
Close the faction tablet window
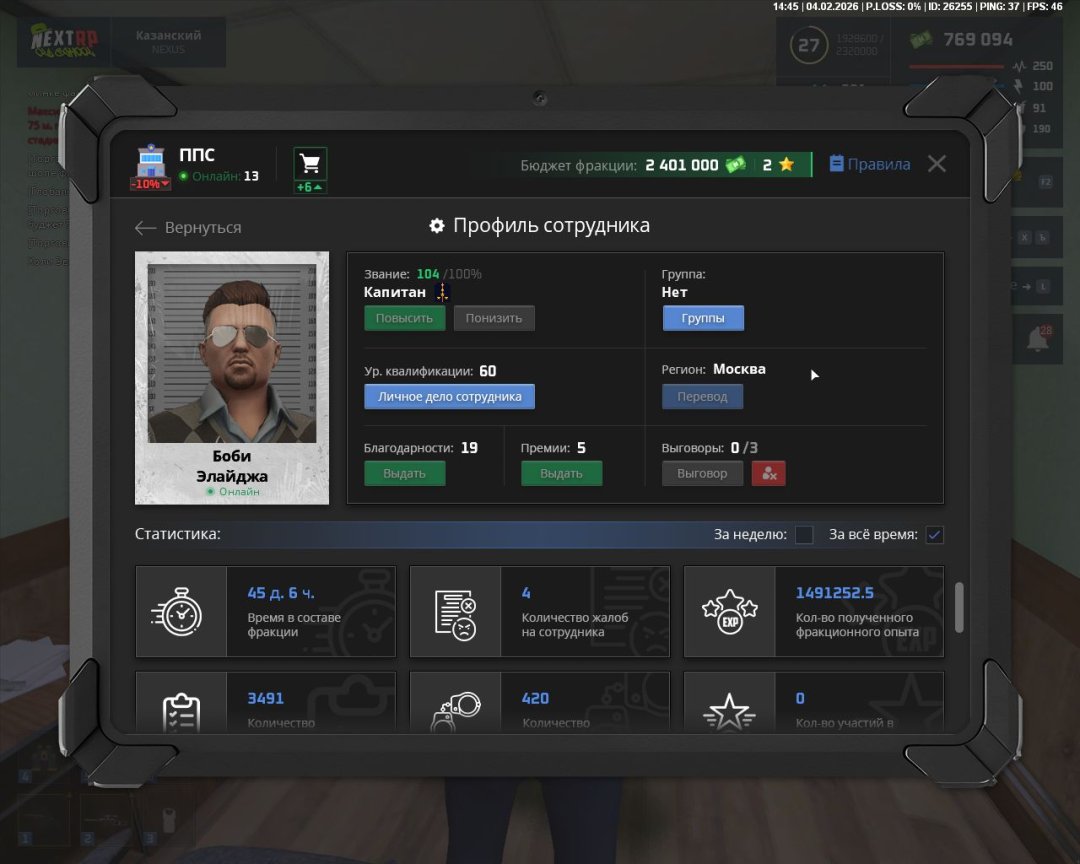pyautogui.click(x=936, y=164)
